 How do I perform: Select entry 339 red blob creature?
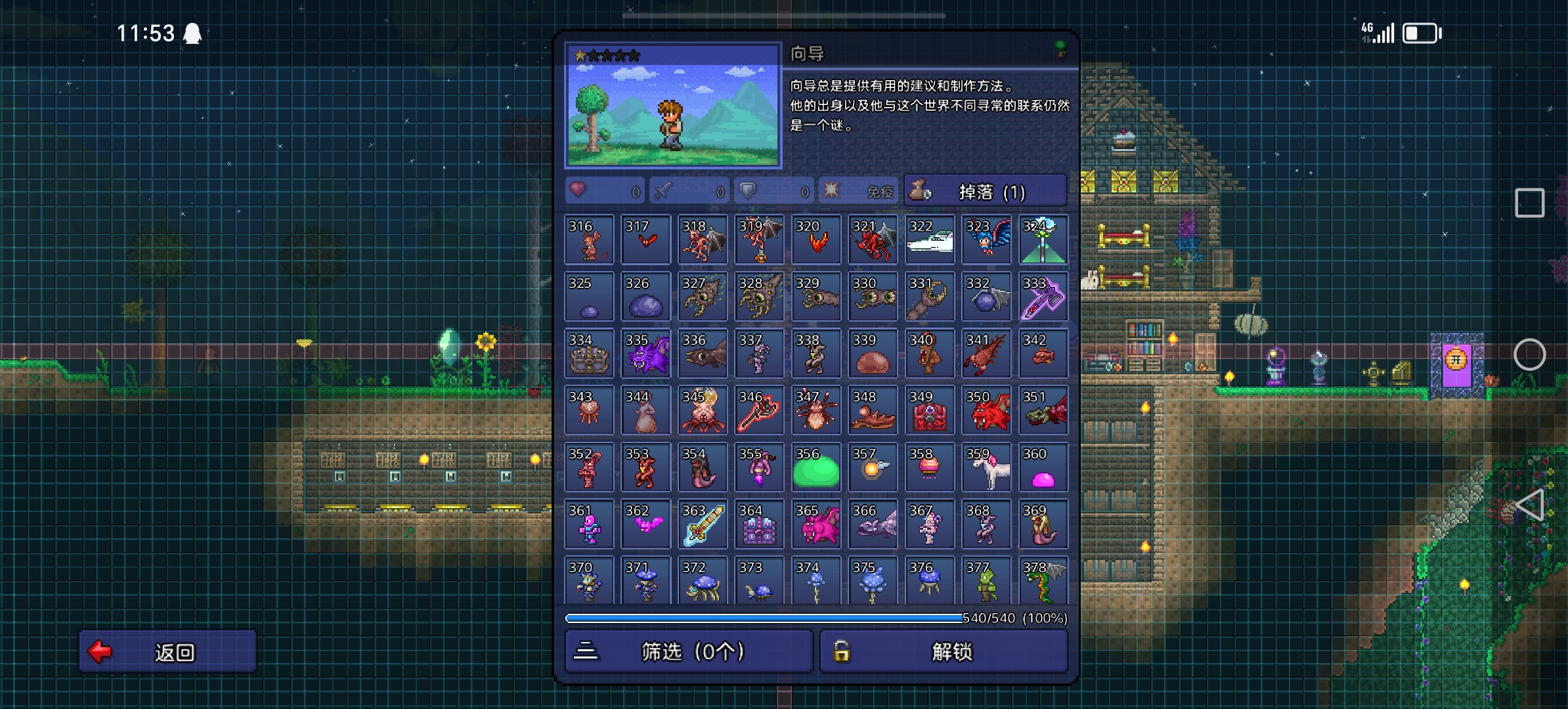coord(873,354)
